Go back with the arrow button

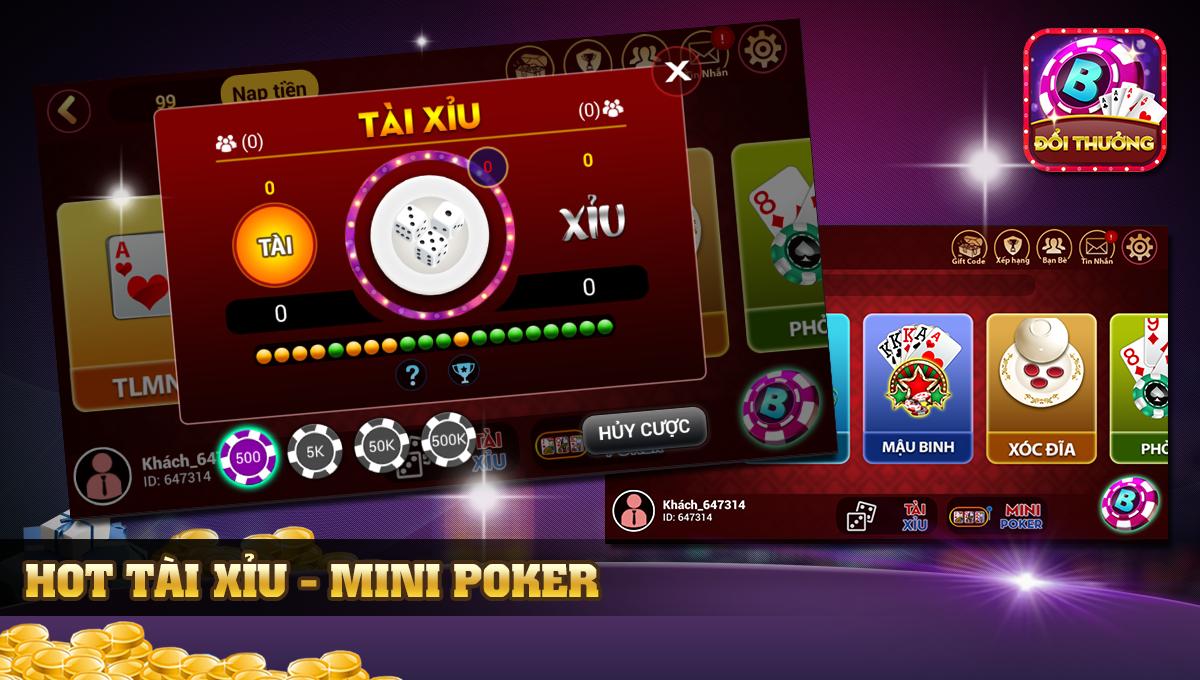pos(68,111)
